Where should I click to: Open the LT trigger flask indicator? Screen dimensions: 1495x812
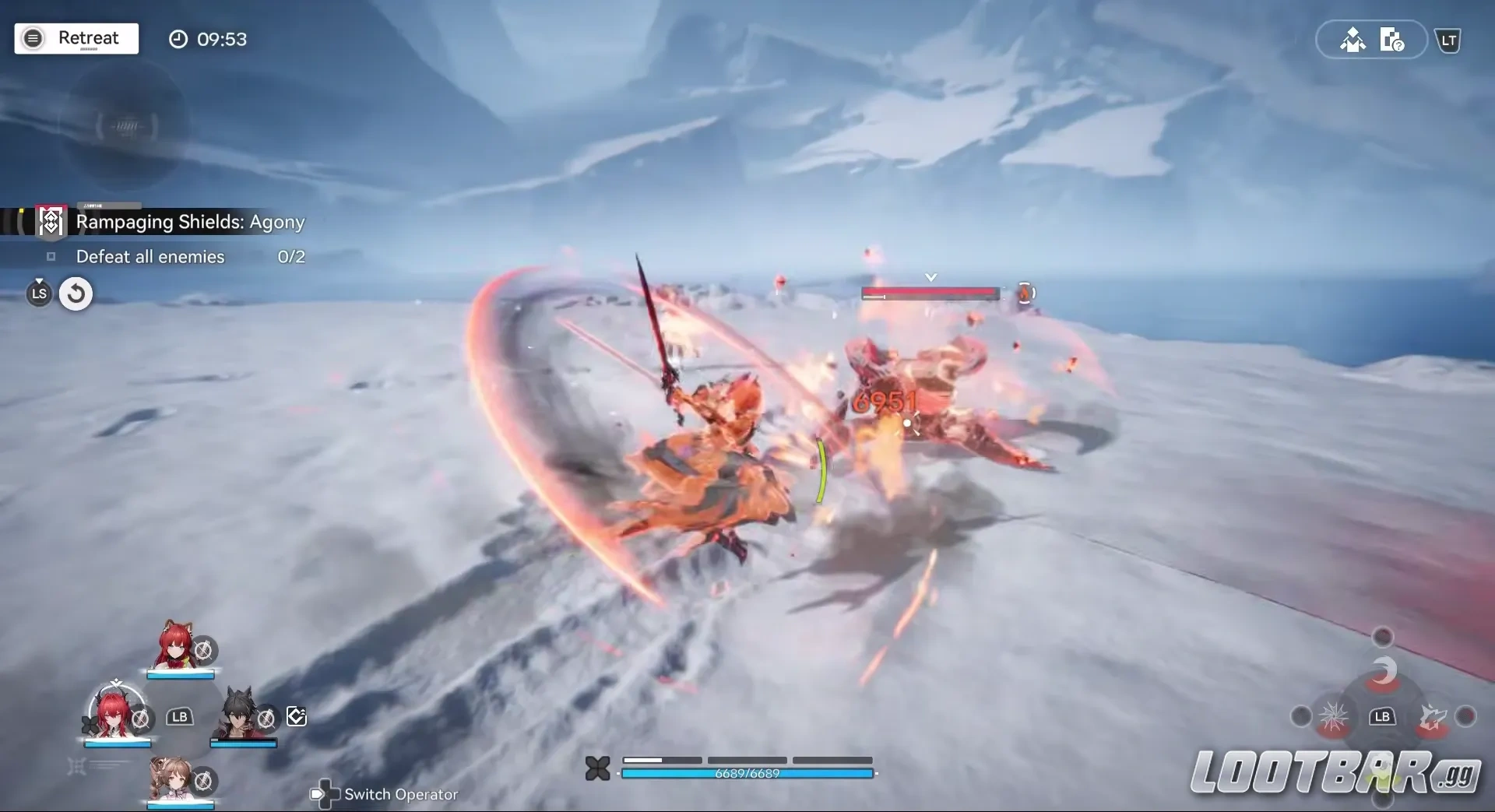(x=1449, y=40)
